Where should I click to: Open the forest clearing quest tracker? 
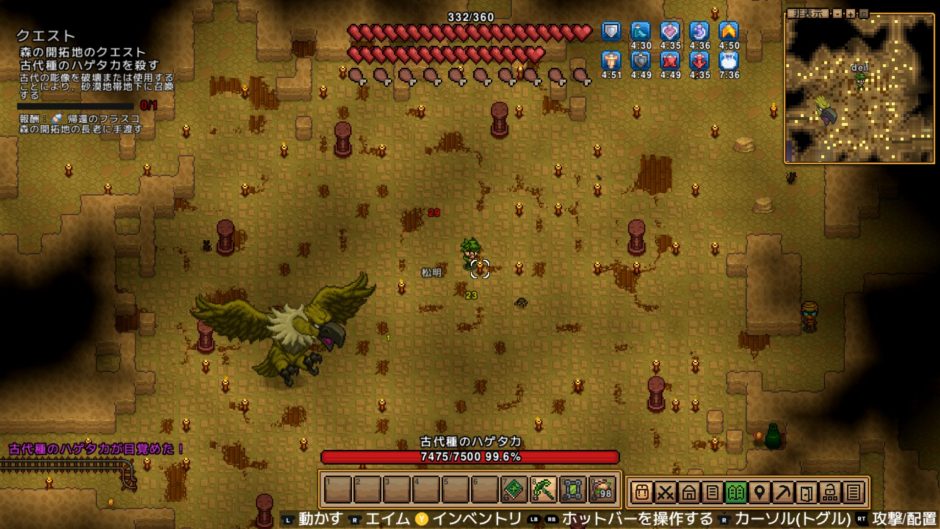[81, 52]
